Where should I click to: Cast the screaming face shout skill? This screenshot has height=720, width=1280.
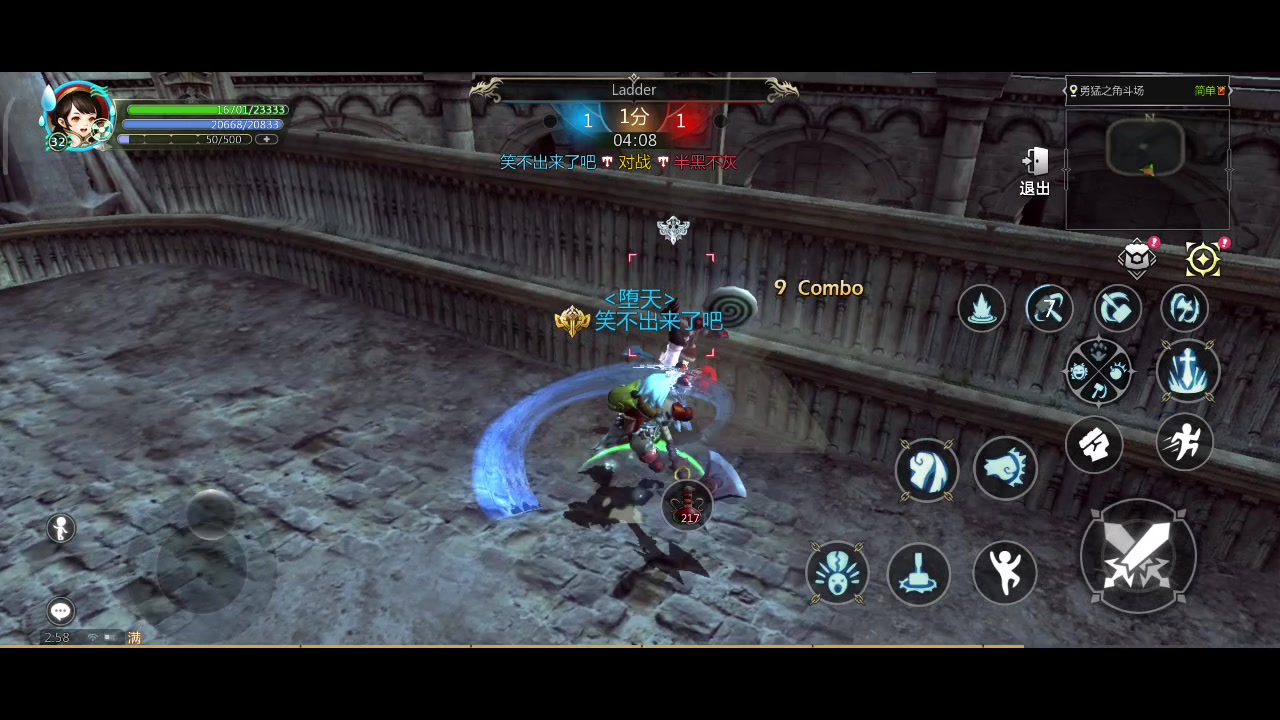837,573
